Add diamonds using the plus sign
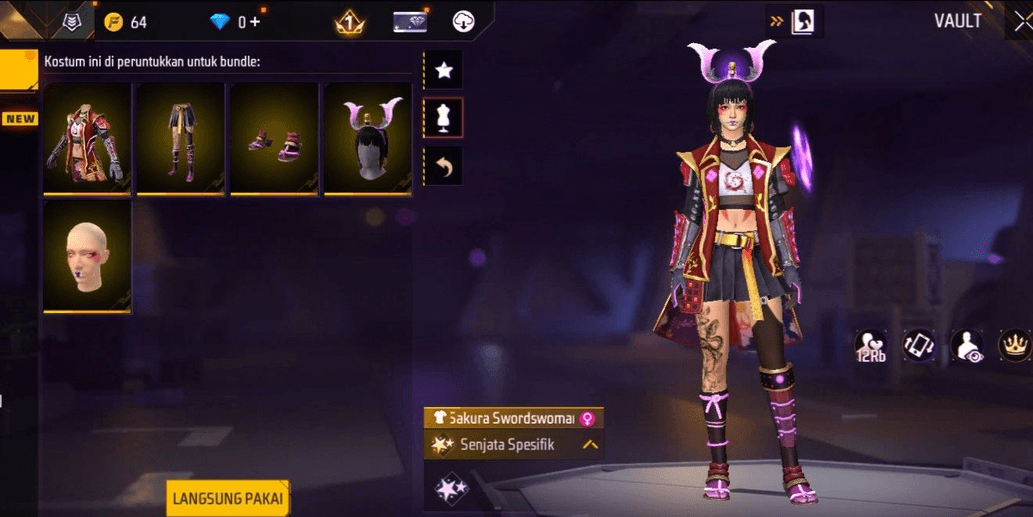Viewport: 1033px width, 517px height. pos(255,22)
